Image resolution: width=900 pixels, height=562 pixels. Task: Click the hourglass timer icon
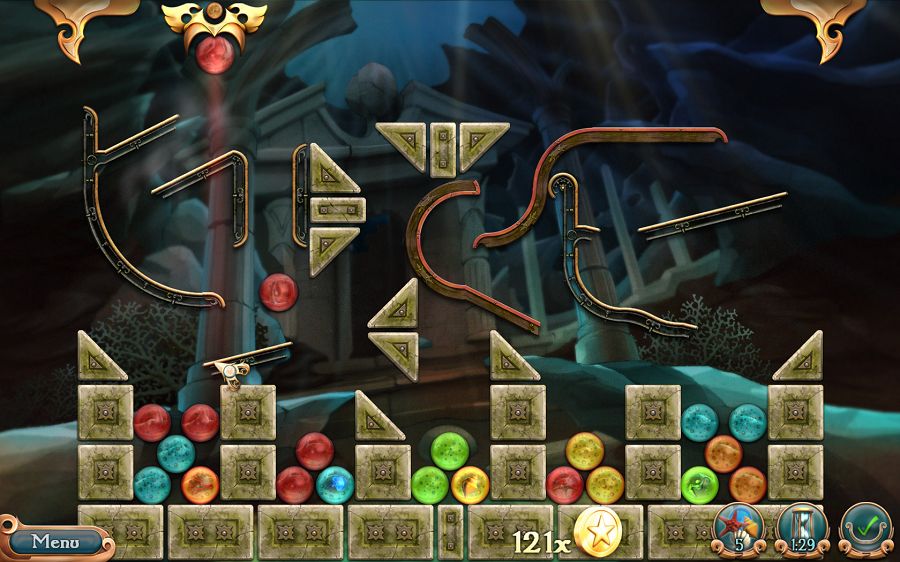(802, 528)
